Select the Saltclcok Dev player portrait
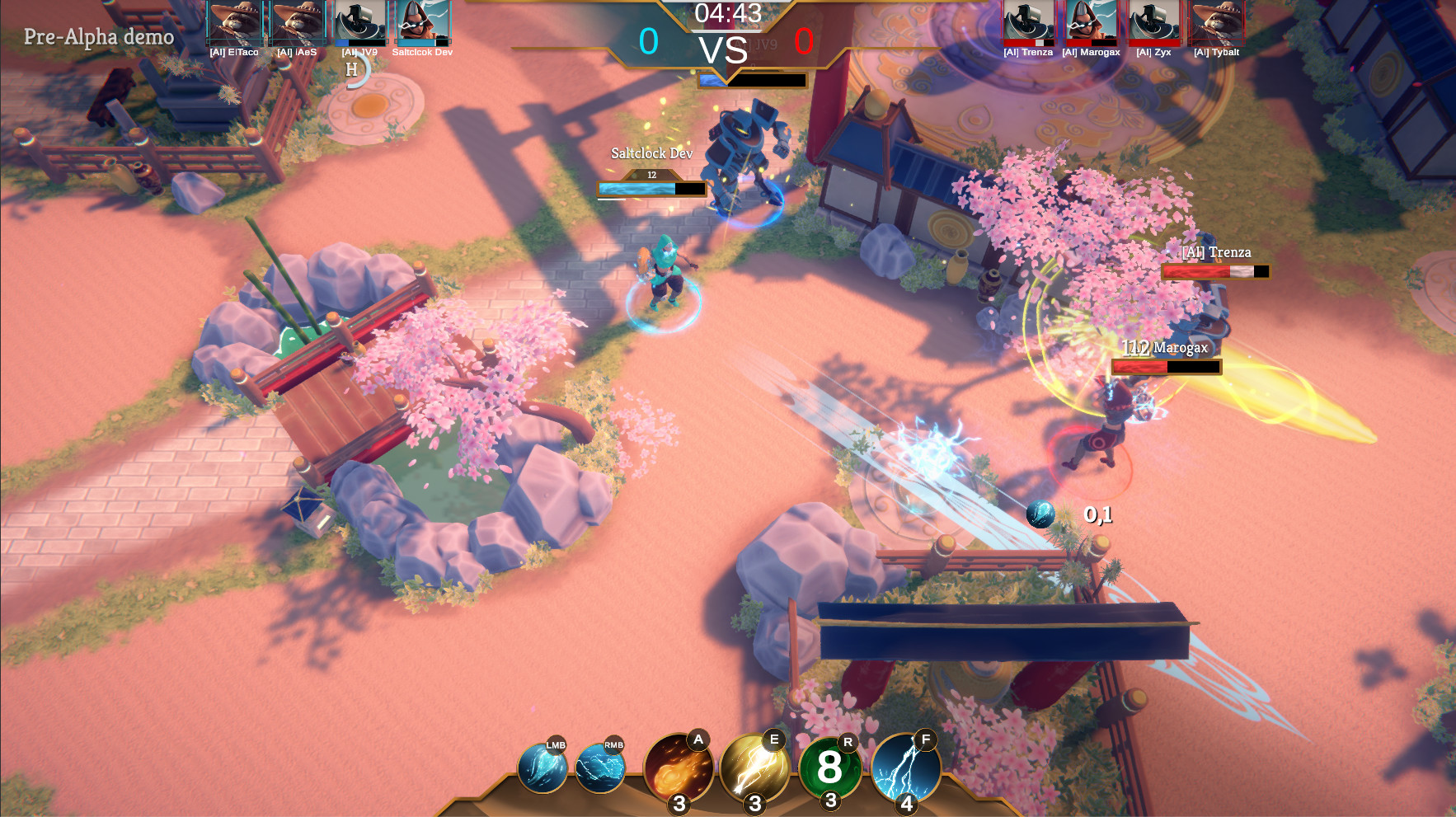The width and height of the screenshot is (1456, 817). [x=423, y=22]
